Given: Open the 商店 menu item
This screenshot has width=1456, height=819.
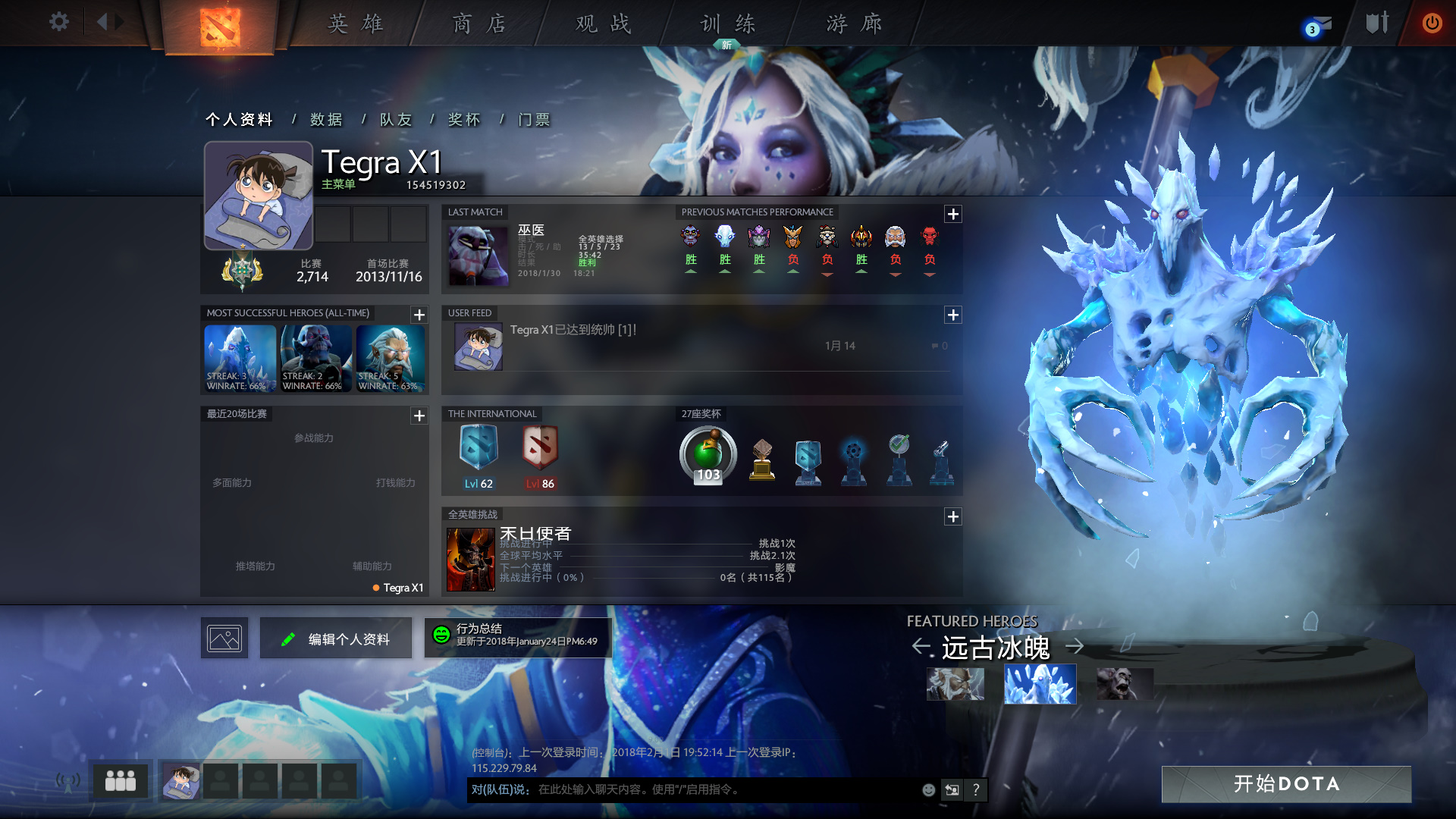Looking at the screenshot, I should 480,24.
